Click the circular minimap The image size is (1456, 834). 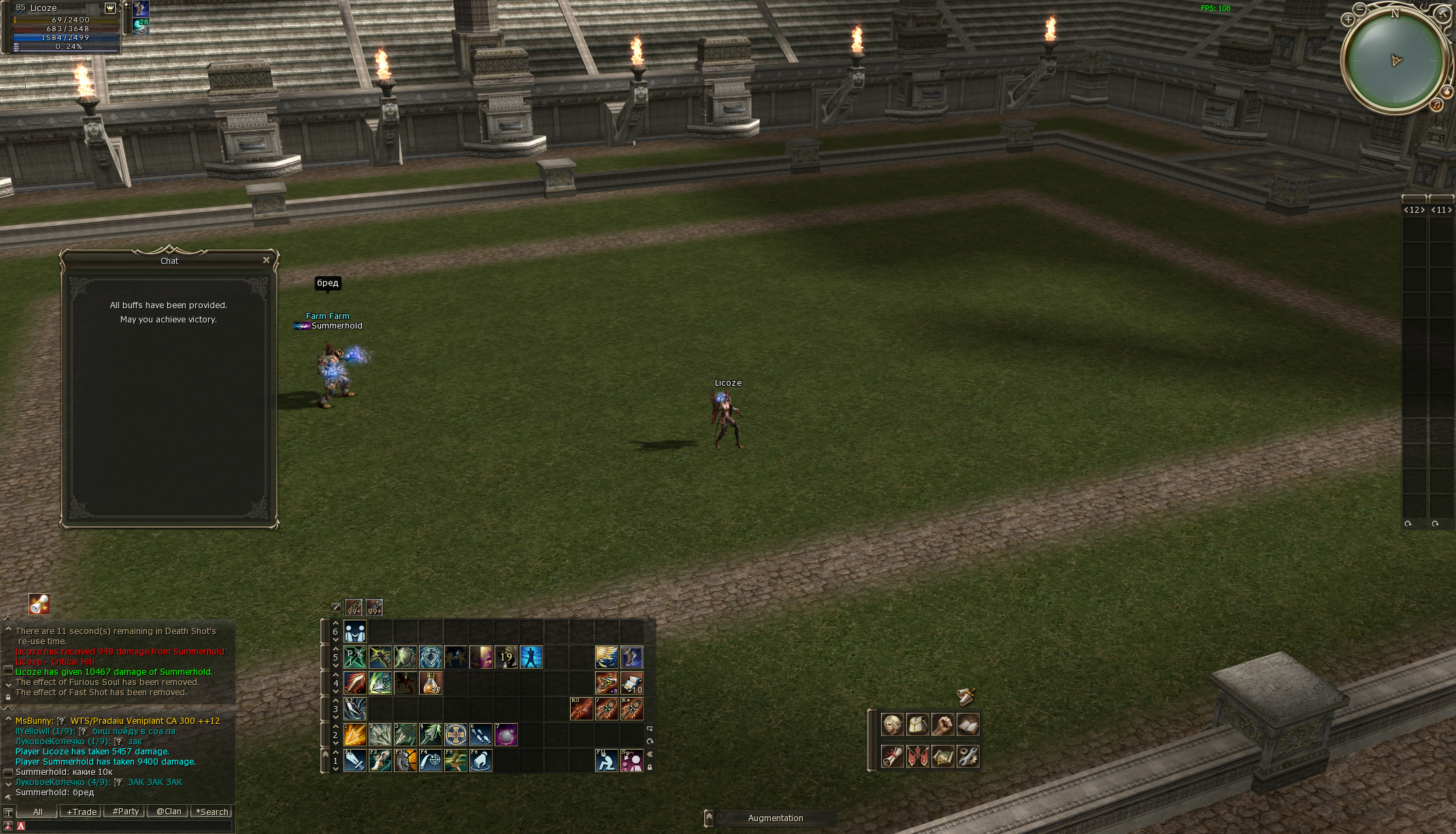pos(1395,60)
